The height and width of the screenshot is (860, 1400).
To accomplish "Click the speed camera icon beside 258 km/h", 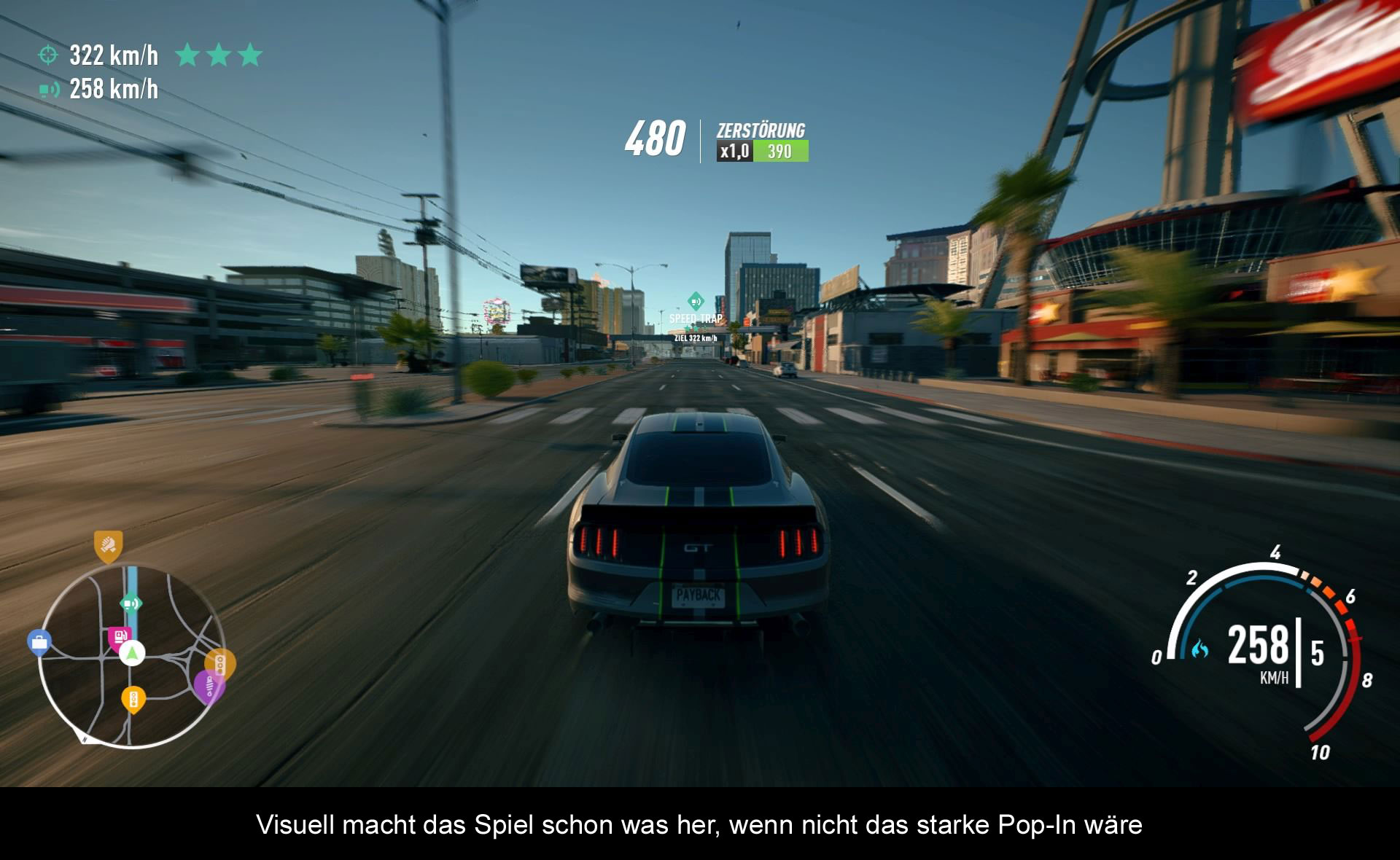I will (x=49, y=90).
